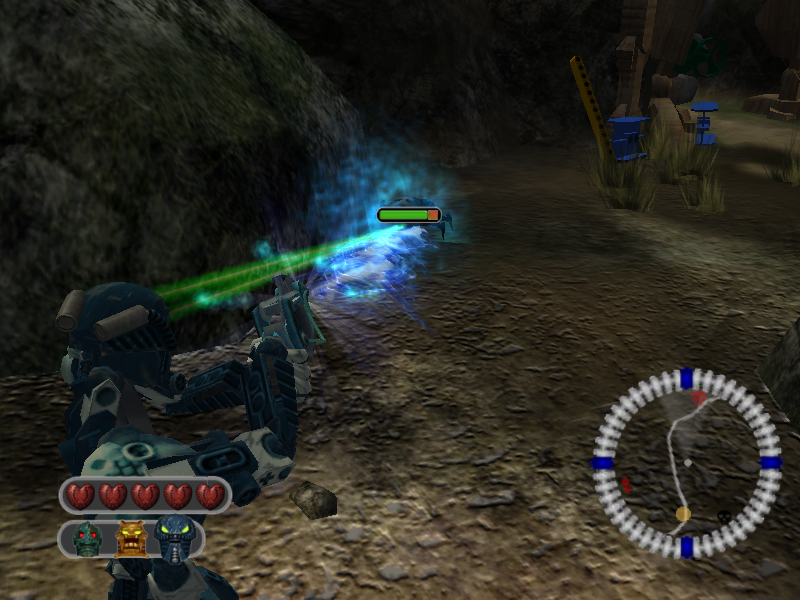This screenshot has width=800, height=600.
Task: Choose the golden mask icon
Action: [130, 539]
